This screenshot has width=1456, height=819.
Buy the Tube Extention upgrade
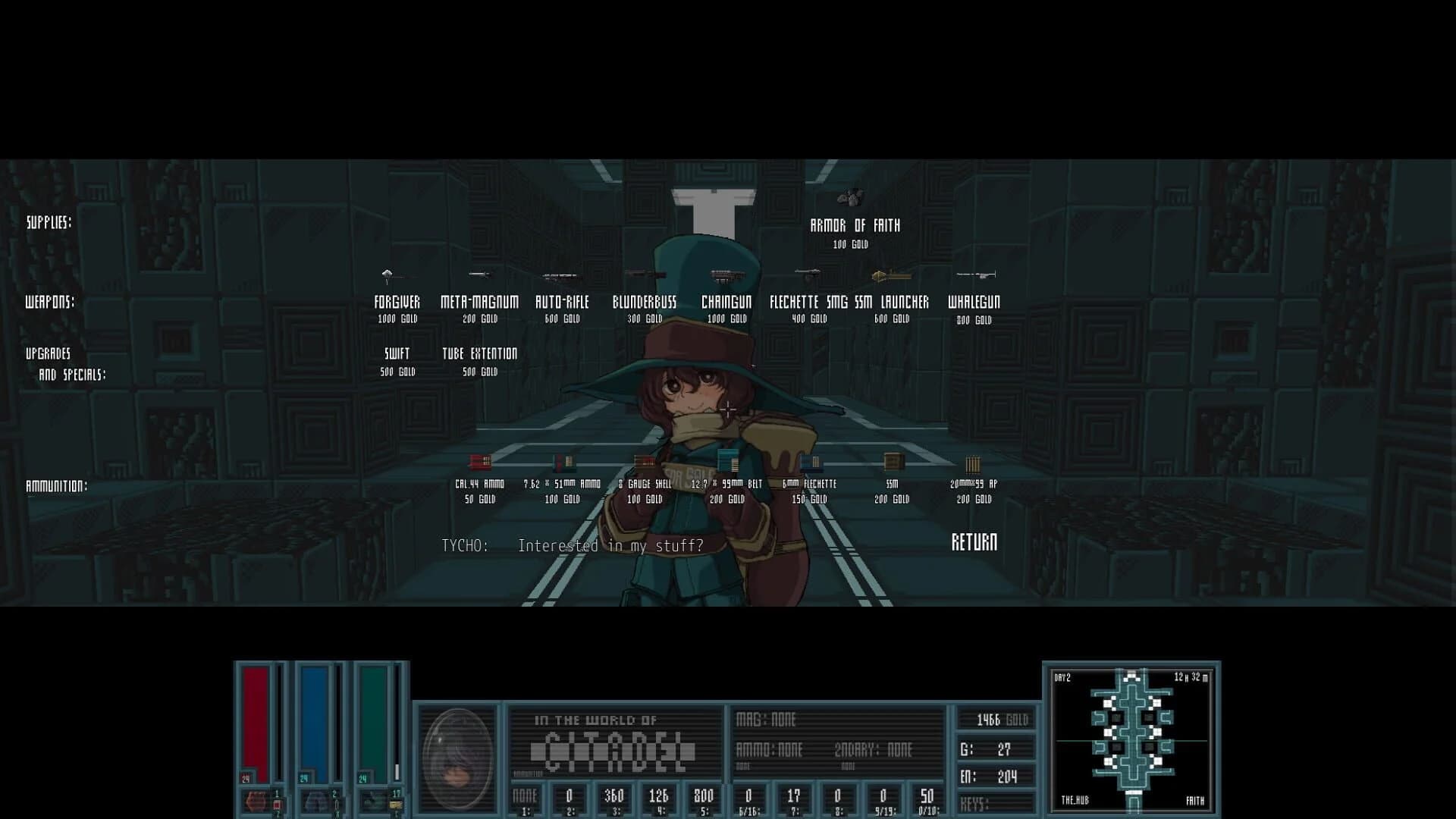[479, 353]
